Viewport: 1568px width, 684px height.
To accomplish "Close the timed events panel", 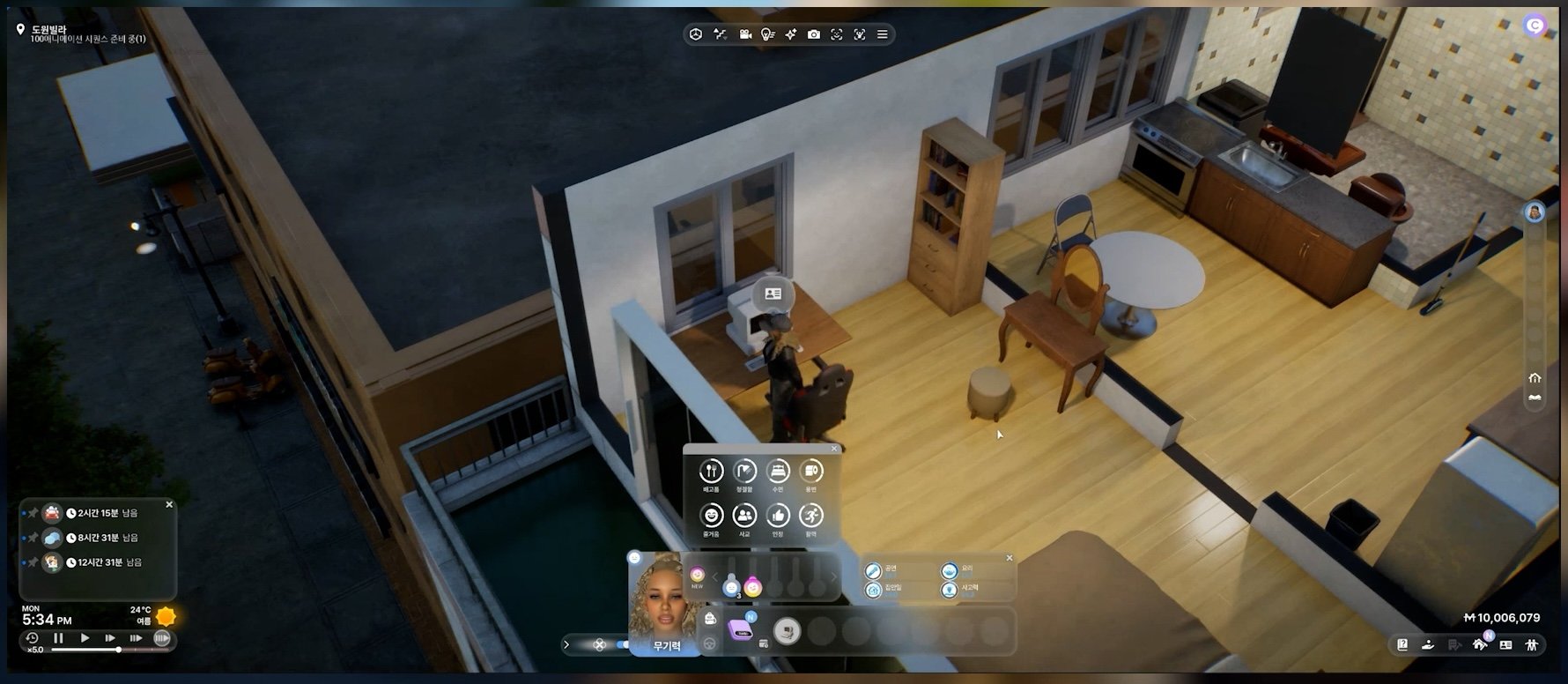I will [169, 505].
